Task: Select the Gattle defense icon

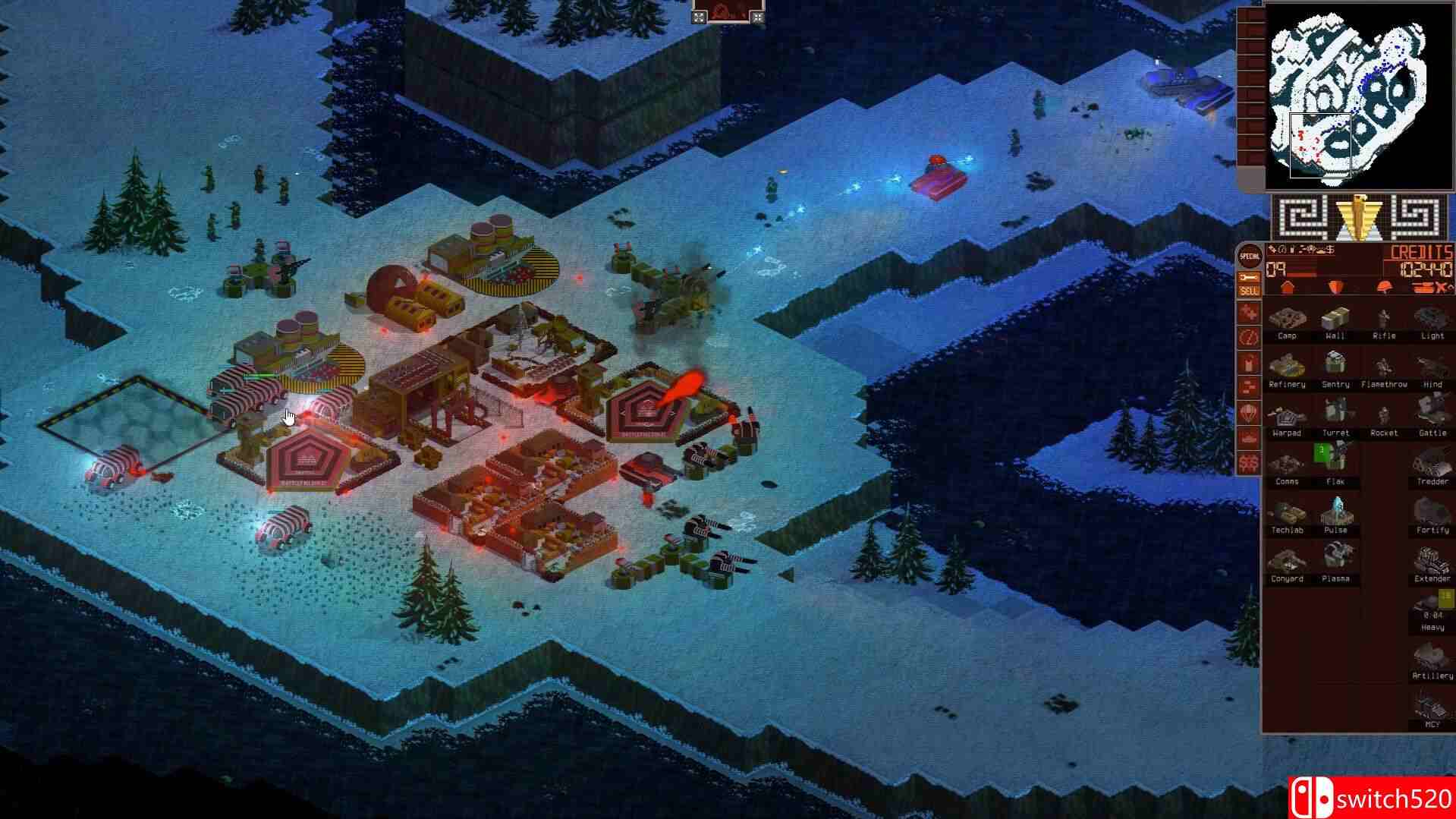Action: pos(1431,416)
